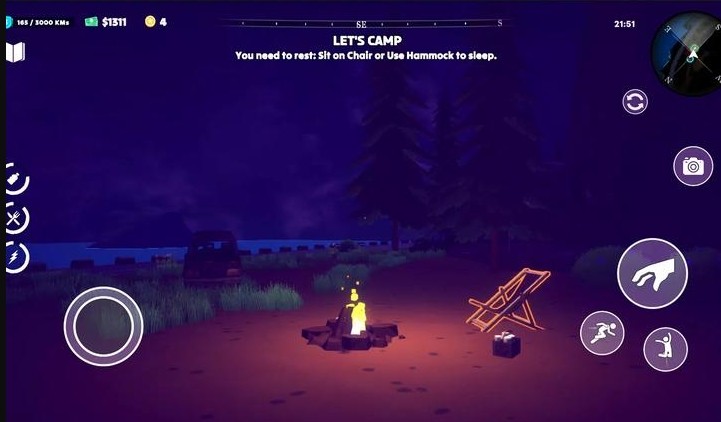Tap the jumping figure button
The image size is (721, 422).
[x=665, y=349]
